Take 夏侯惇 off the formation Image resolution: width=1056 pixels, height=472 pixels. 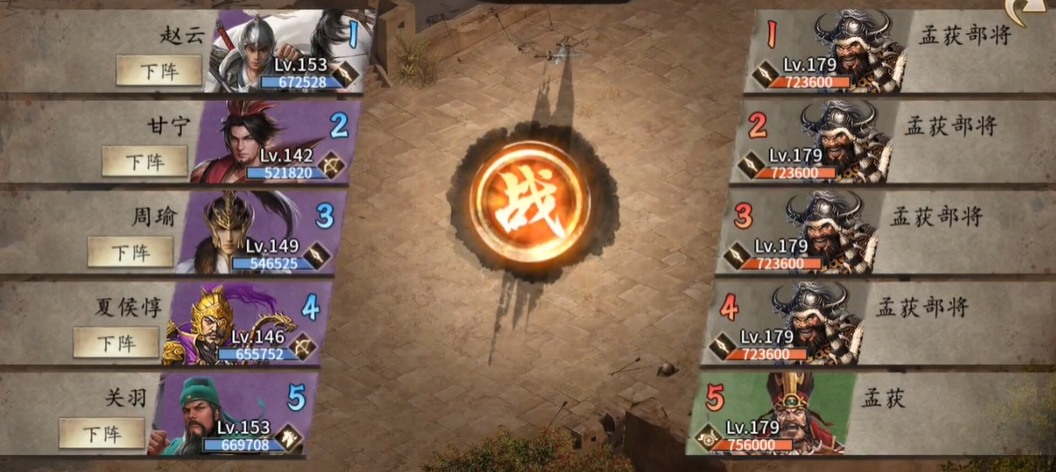pyautogui.click(x=116, y=342)
